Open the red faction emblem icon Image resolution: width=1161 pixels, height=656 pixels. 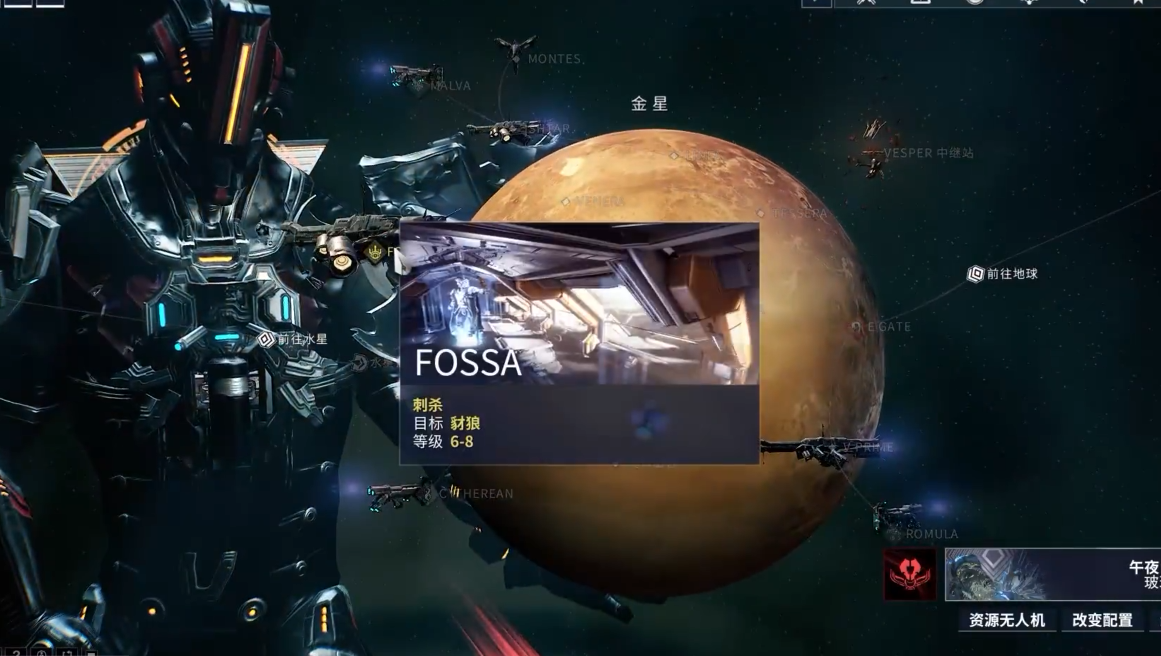[909, 574]
